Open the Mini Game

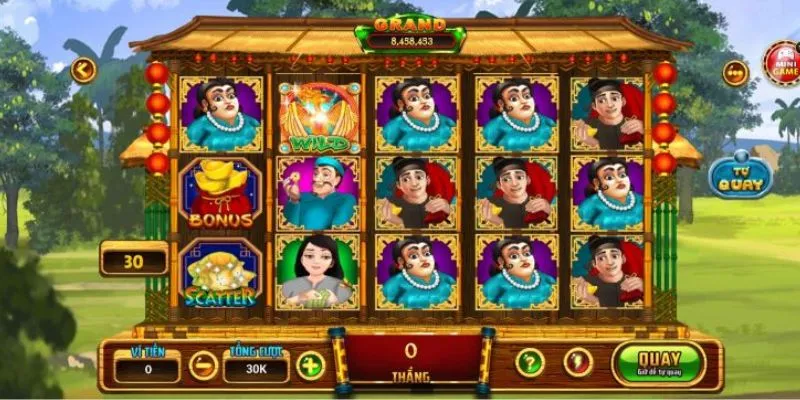click(780, 62)
